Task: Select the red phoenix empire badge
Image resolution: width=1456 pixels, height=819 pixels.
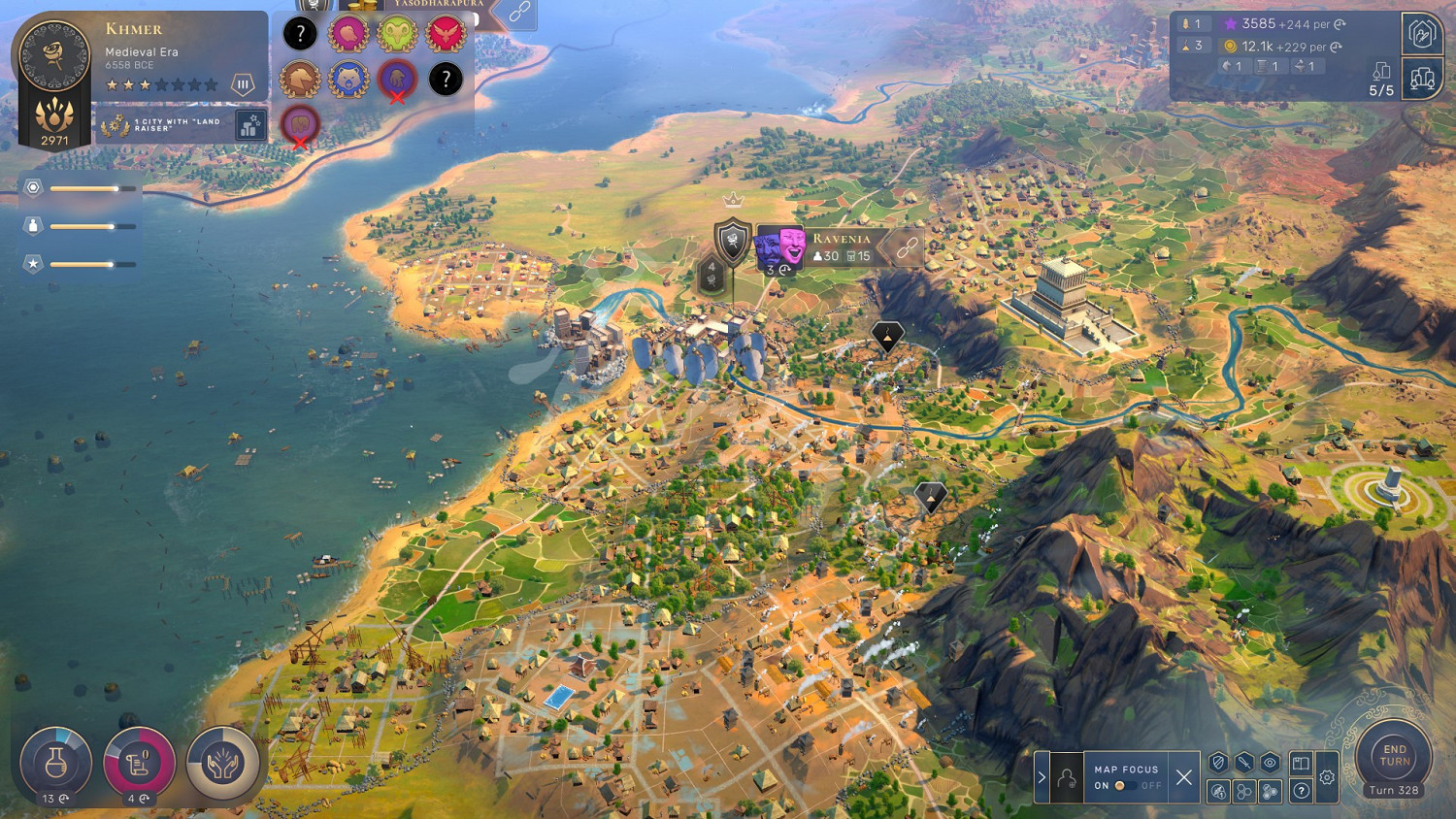Action: pos(446,34)
